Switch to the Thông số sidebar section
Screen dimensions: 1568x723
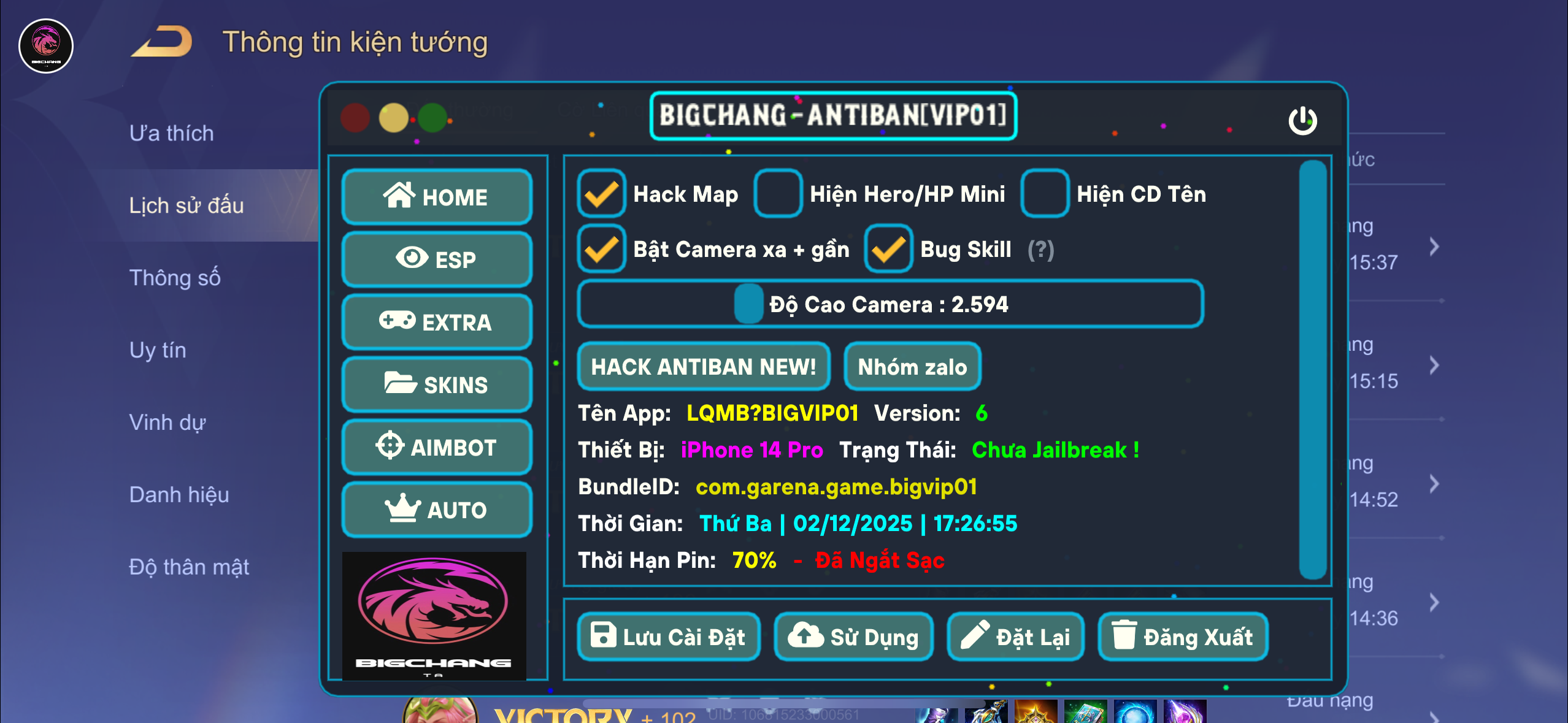pos(175,277)
